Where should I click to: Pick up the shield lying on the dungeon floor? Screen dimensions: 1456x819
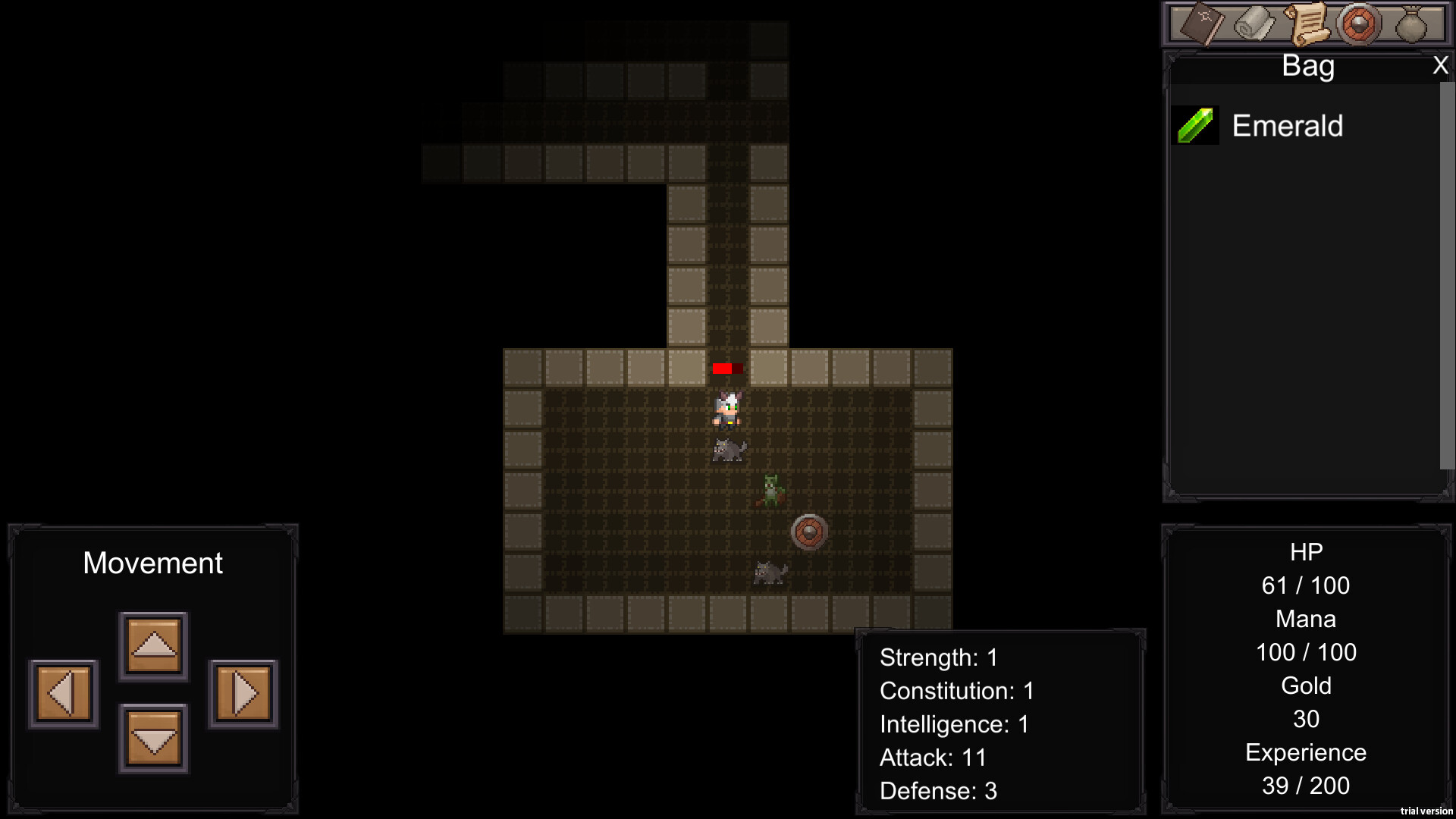click(x=808, y=532)
